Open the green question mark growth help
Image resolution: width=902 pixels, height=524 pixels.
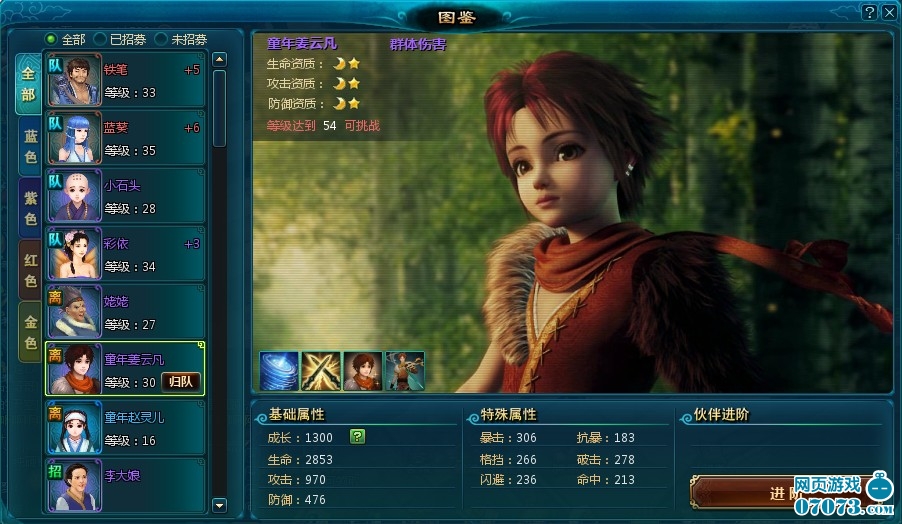[357, 437]
